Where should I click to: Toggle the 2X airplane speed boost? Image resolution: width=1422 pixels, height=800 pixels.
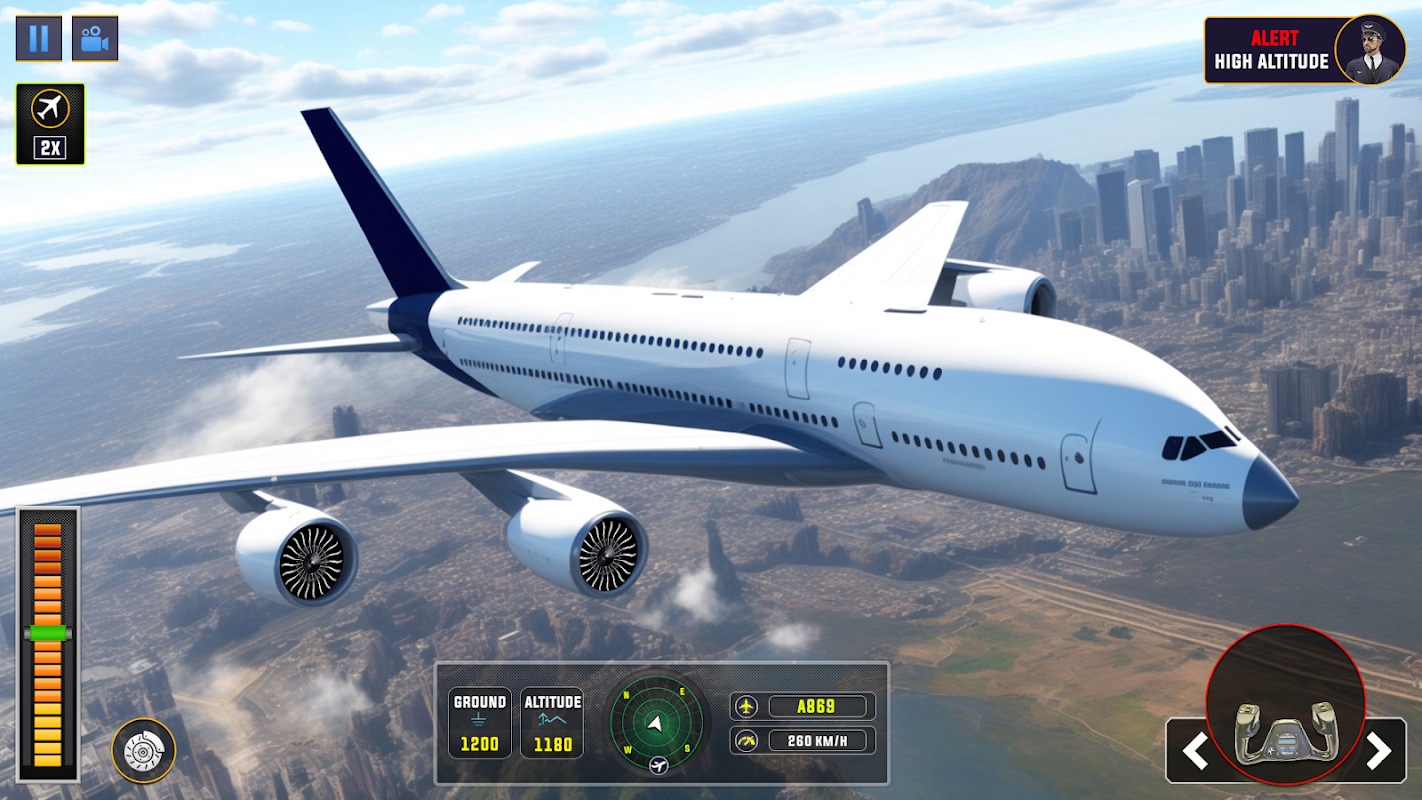click(x=50, y=124)
